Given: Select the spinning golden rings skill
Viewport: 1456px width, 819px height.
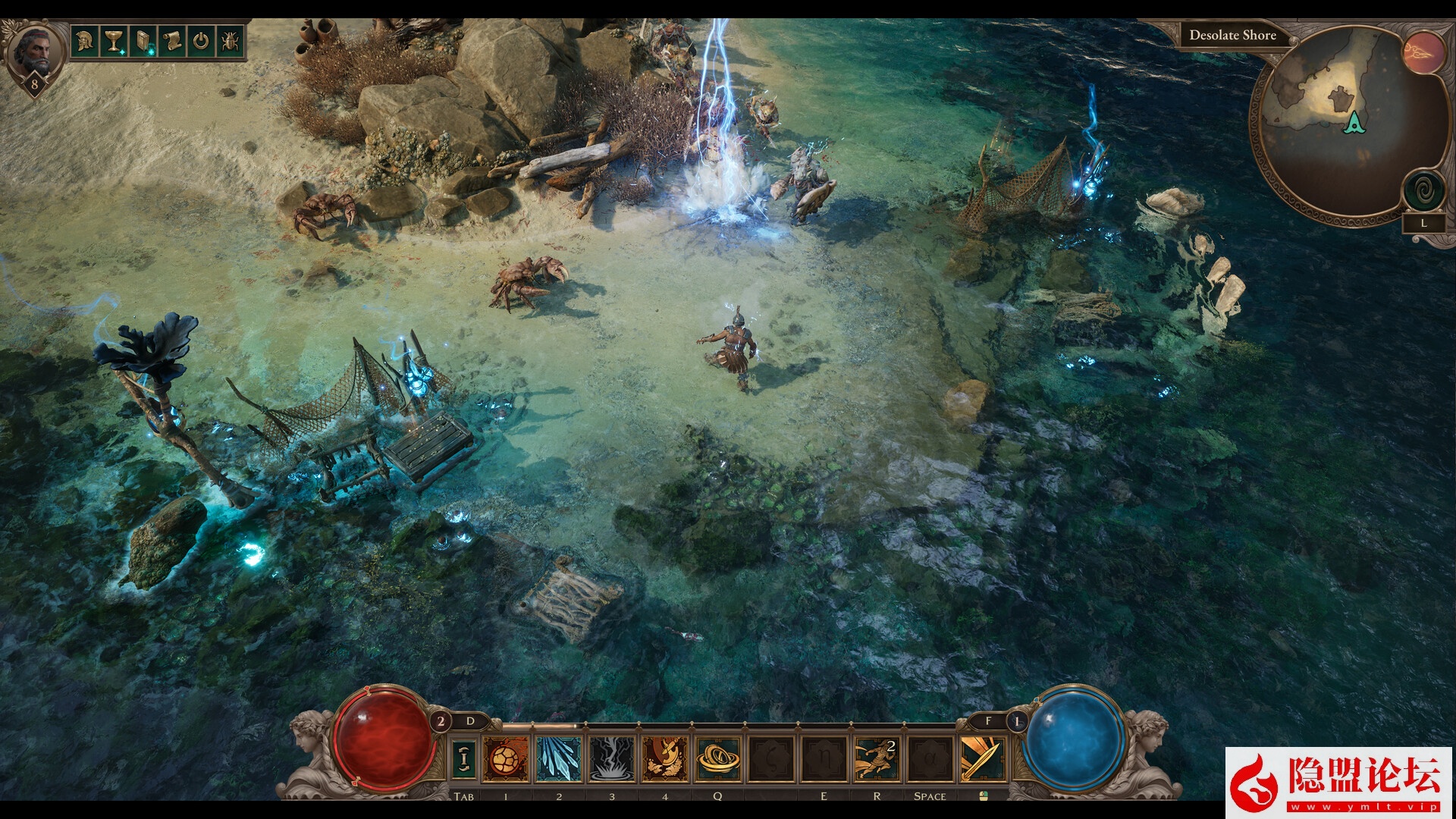Looking at the screenshot, I should [717, 759].
